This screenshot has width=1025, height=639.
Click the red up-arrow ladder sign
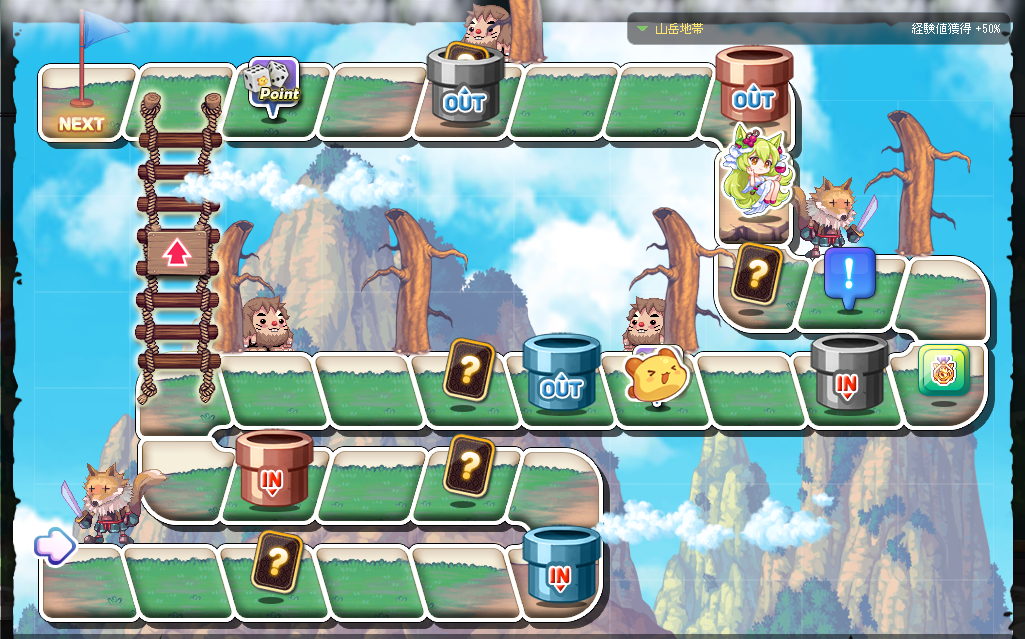click(x=177, y=252)
